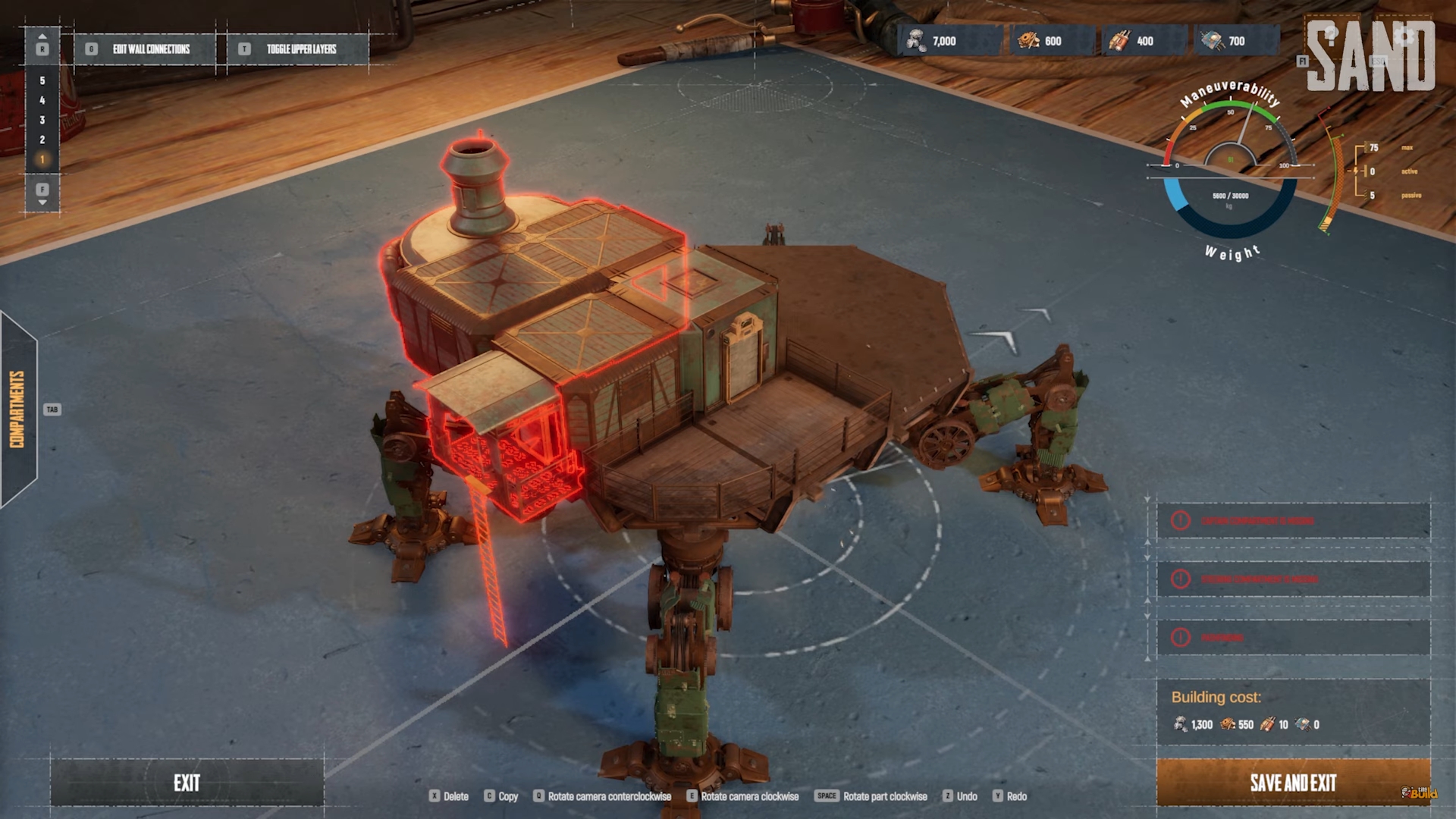Select the pathfinding warning row
The height and width of the screenshot is (819, 1456).
tap(1294, 638)
